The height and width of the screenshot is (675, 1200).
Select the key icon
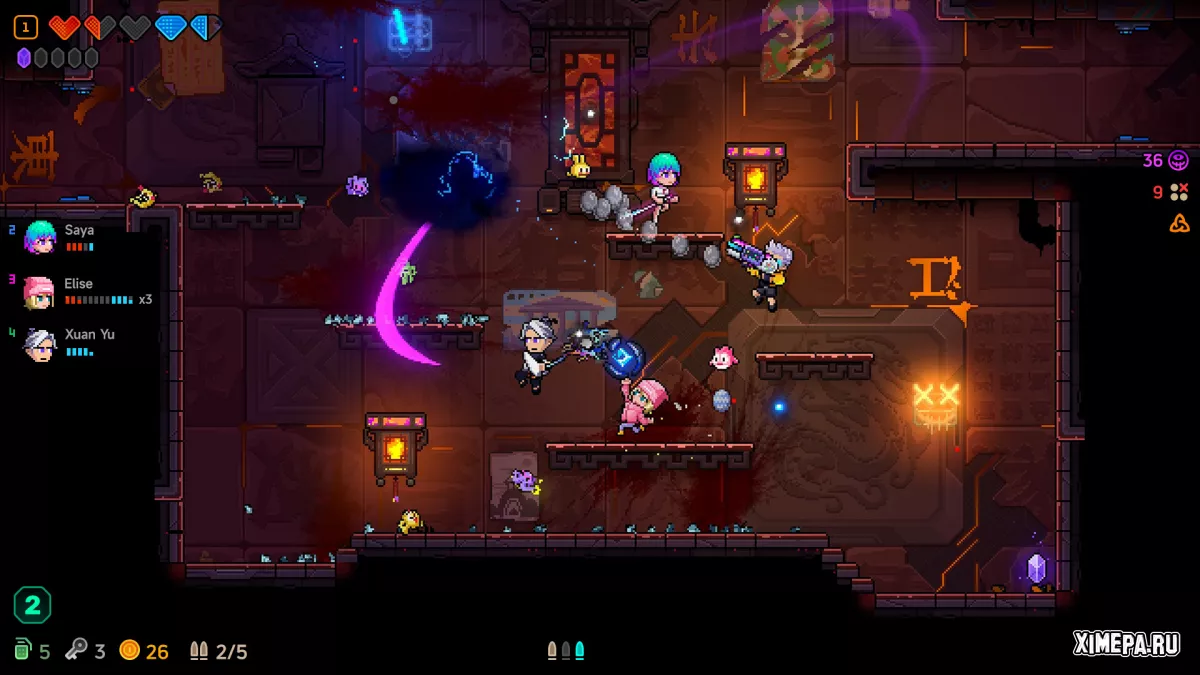pyautogui.click(x=77, y=650)
